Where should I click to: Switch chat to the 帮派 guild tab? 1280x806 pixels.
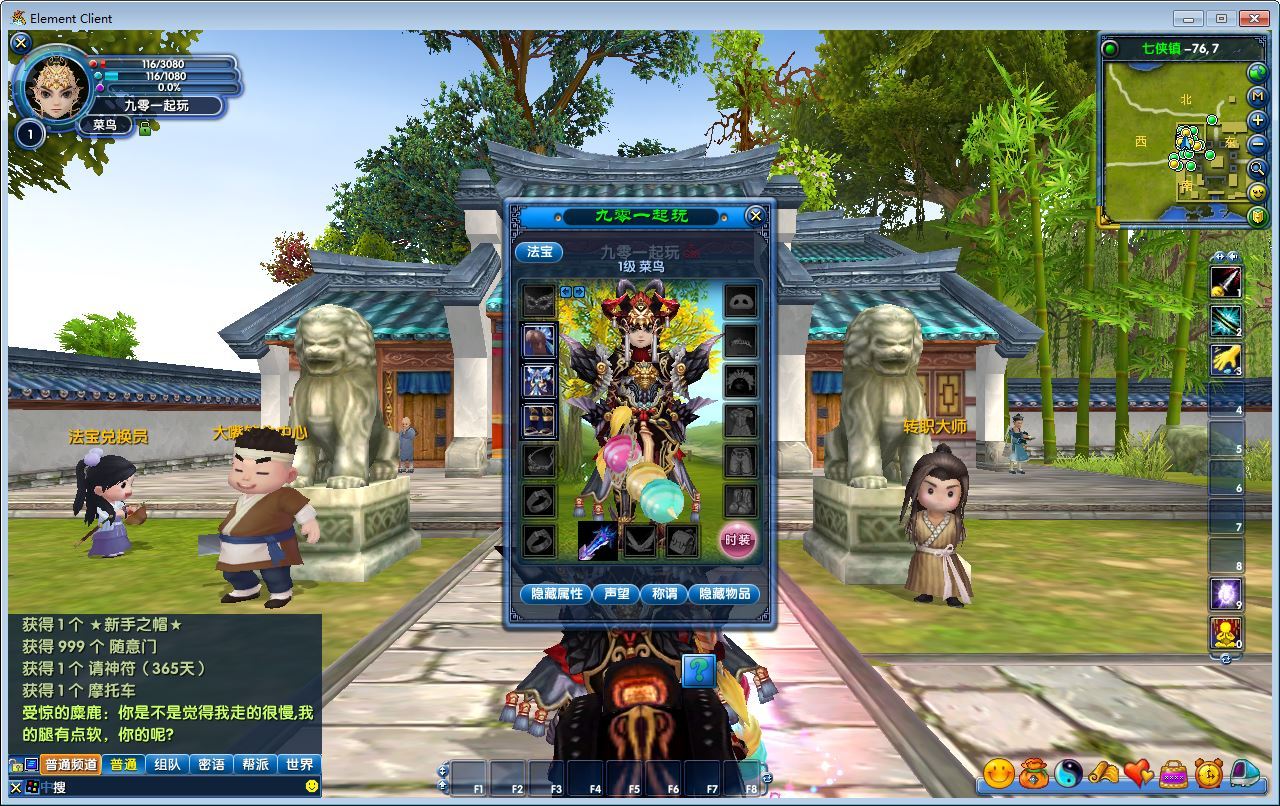pyautogui.click(x=255, y=765)
